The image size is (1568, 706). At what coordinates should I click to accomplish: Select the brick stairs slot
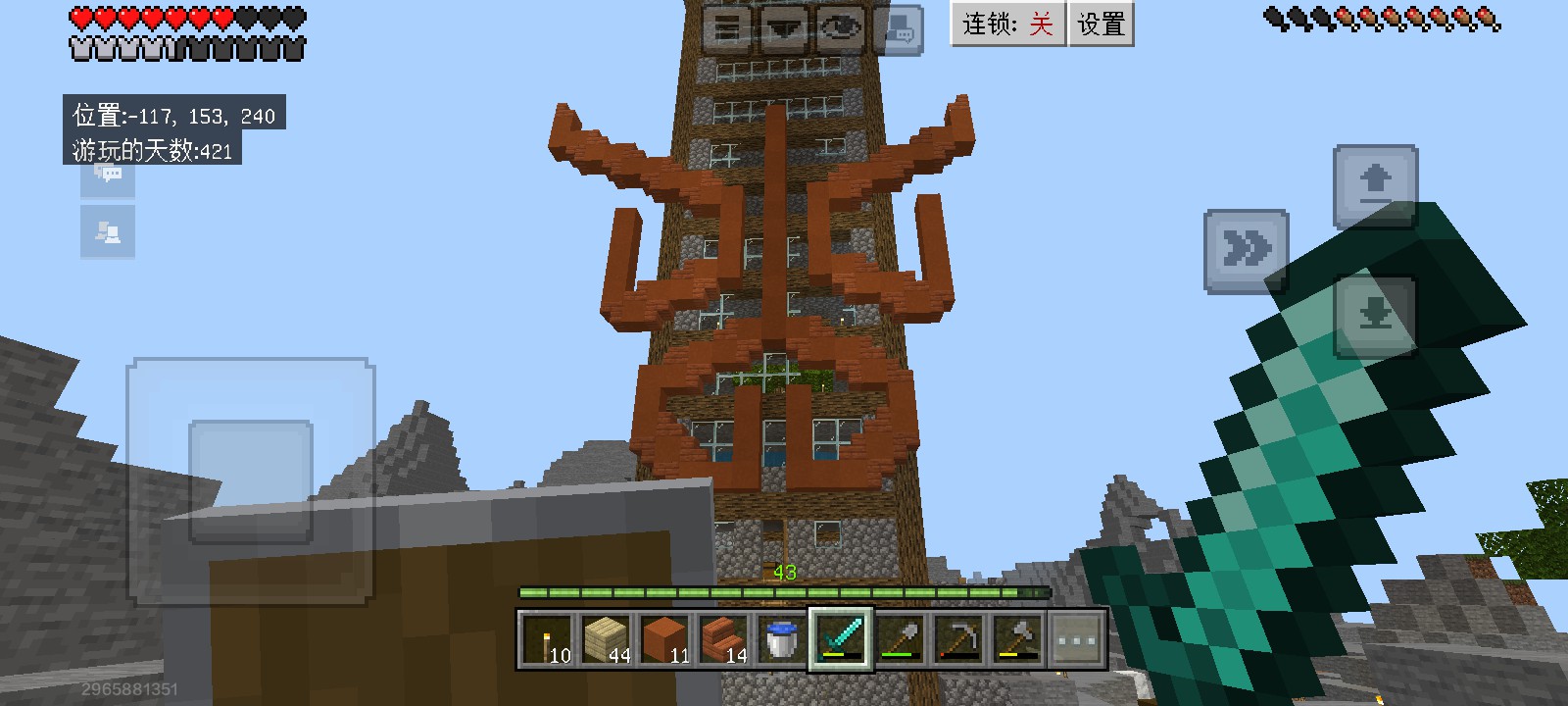pos(722,639)
